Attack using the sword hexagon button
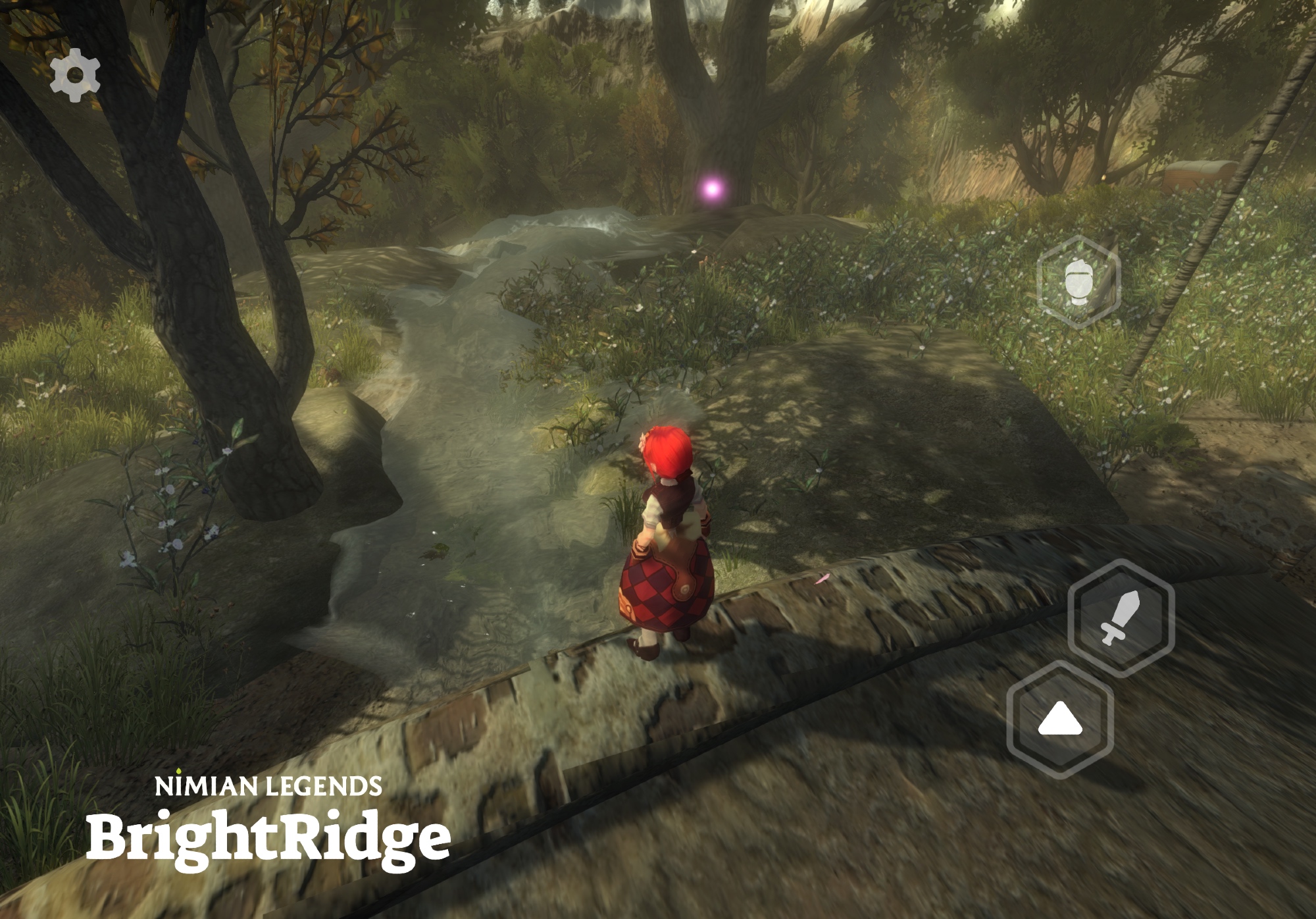Screen dimensions: 1316x919 click(1121, 617)
